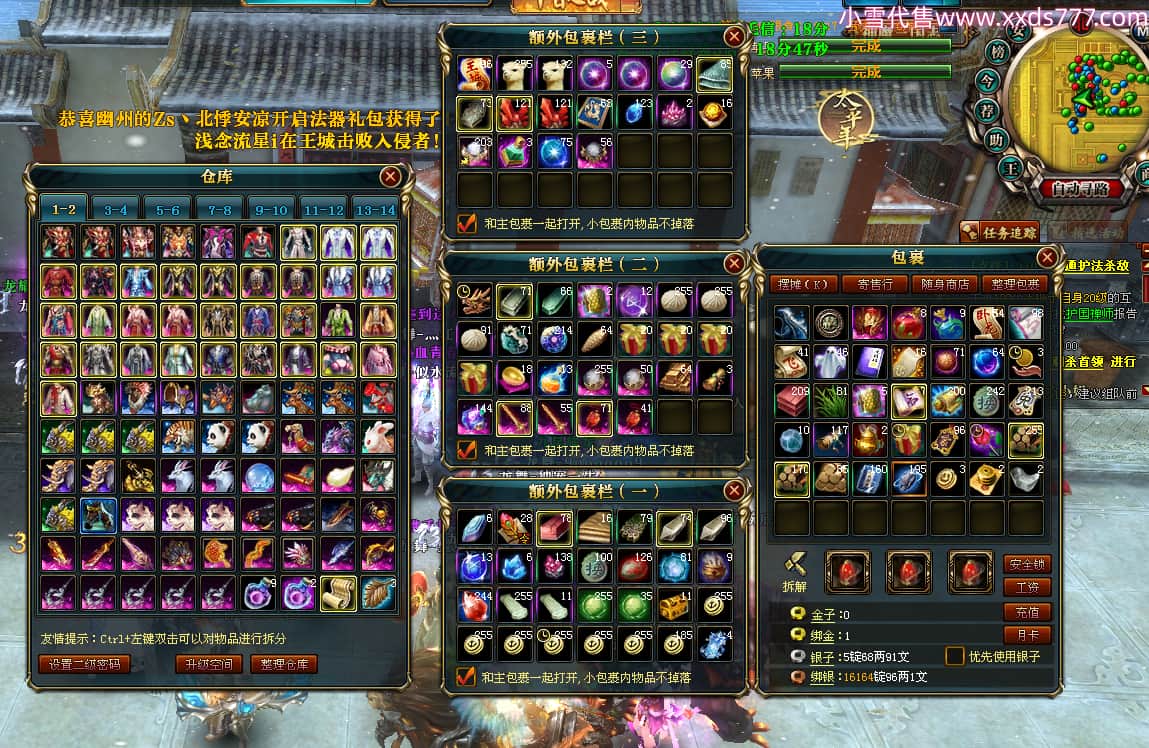Open the 随身商店 portable shop
The height and width of the screenshot is (748, 1149).
[945, 284]
